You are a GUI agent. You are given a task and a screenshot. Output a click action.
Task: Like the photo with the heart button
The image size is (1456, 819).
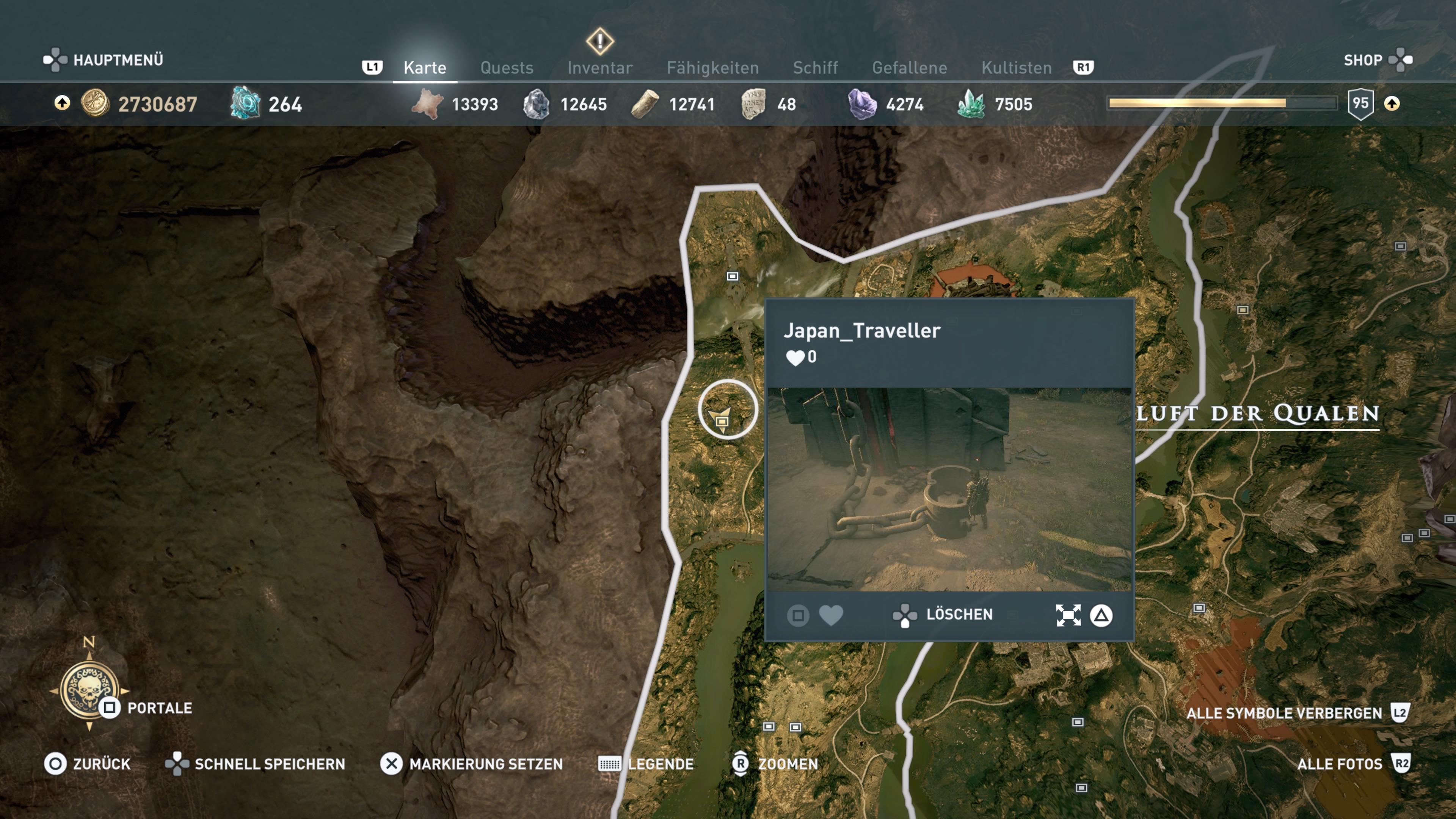(x=831, y=615)
